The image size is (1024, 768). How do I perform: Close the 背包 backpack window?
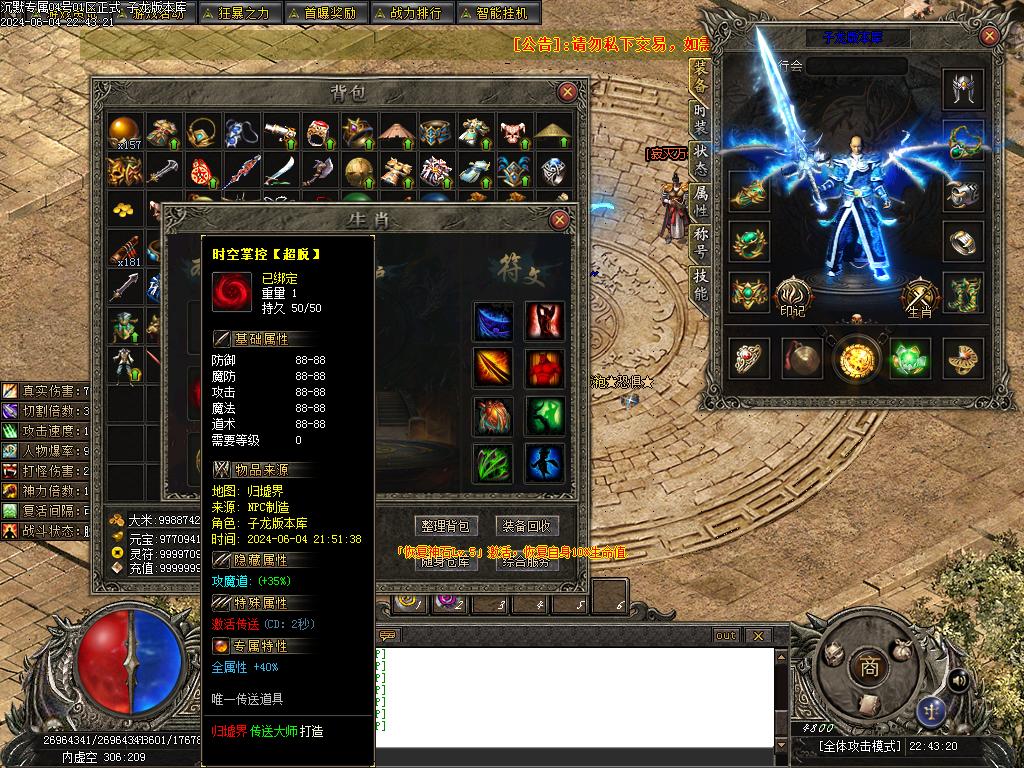(x=567, y=92)
